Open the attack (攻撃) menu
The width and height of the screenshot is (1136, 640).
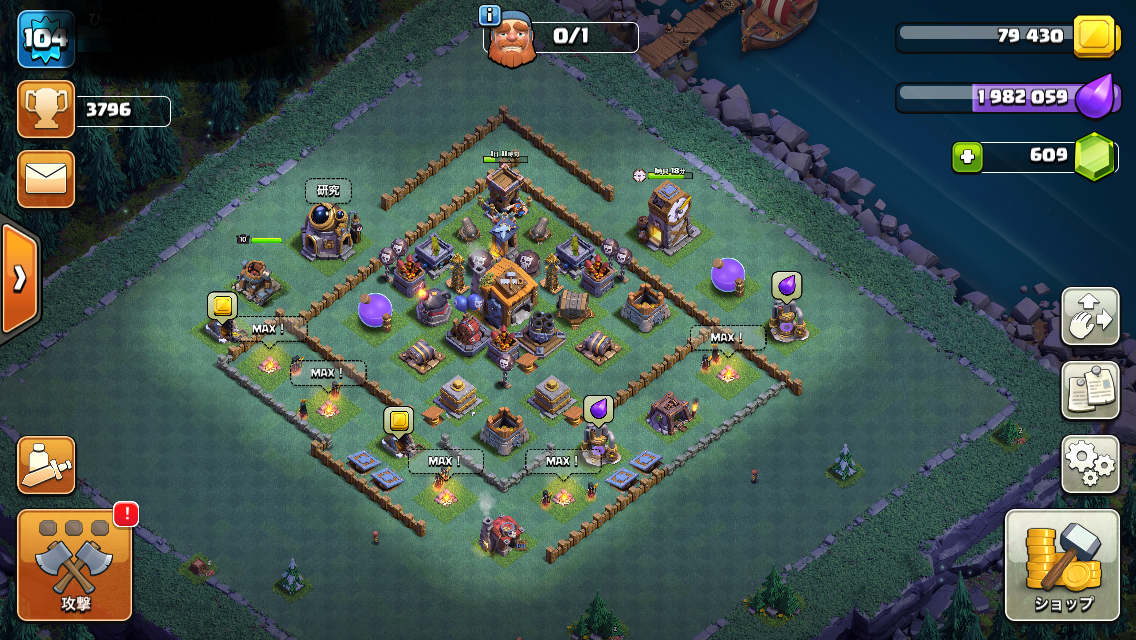pos(75,565)
